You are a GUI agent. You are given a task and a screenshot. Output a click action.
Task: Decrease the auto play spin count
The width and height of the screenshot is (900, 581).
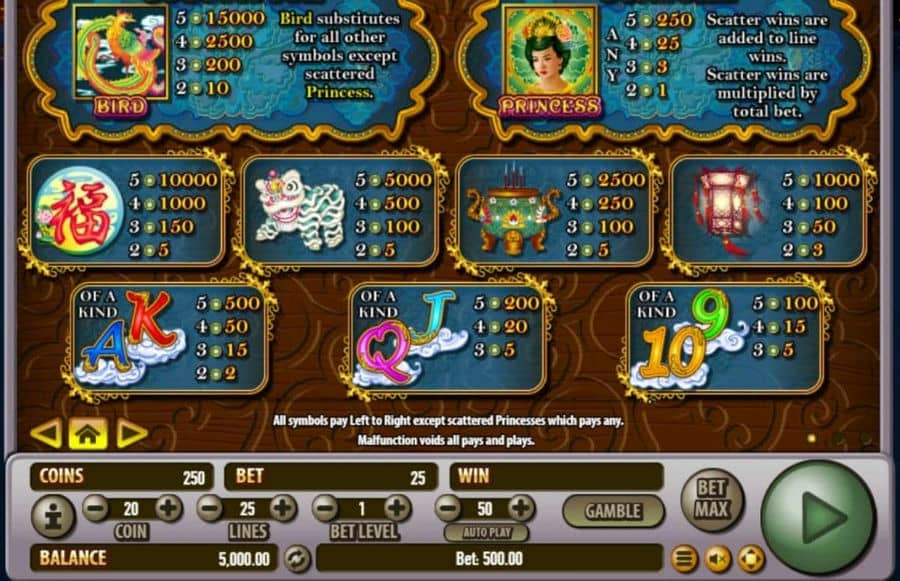pos(449,508)
